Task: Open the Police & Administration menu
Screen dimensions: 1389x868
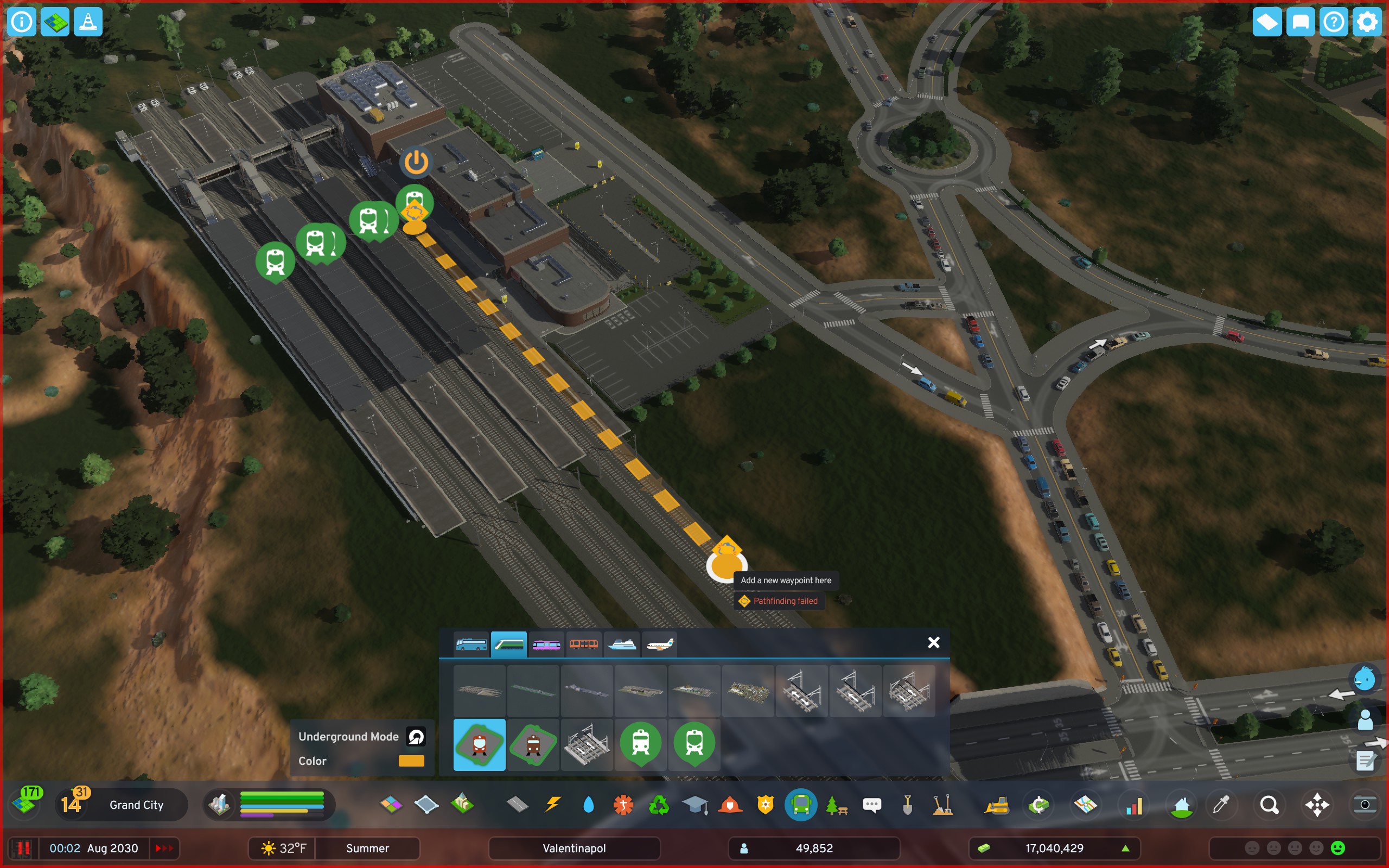Action: (765, 805)
